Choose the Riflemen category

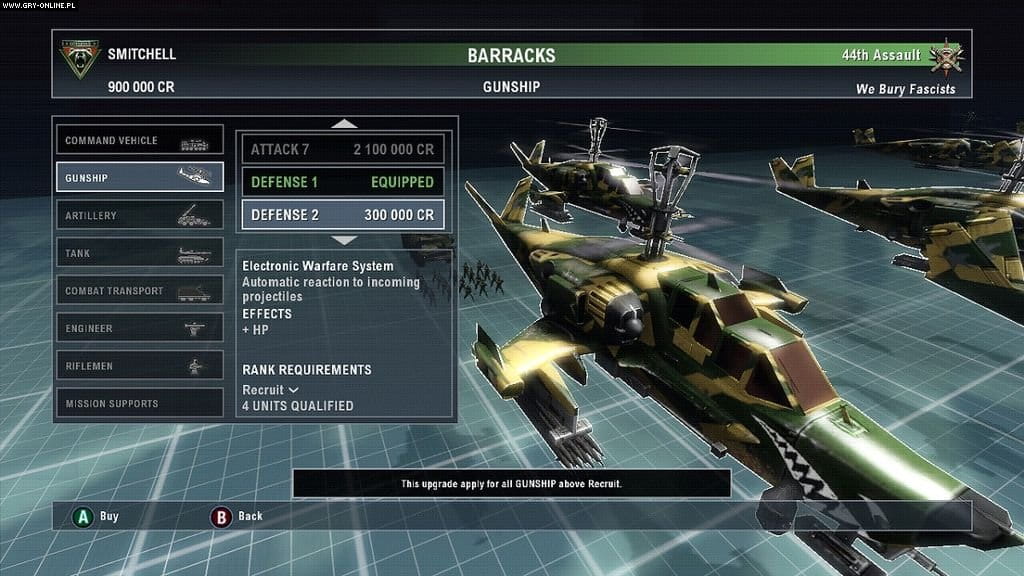click(139, 366)
